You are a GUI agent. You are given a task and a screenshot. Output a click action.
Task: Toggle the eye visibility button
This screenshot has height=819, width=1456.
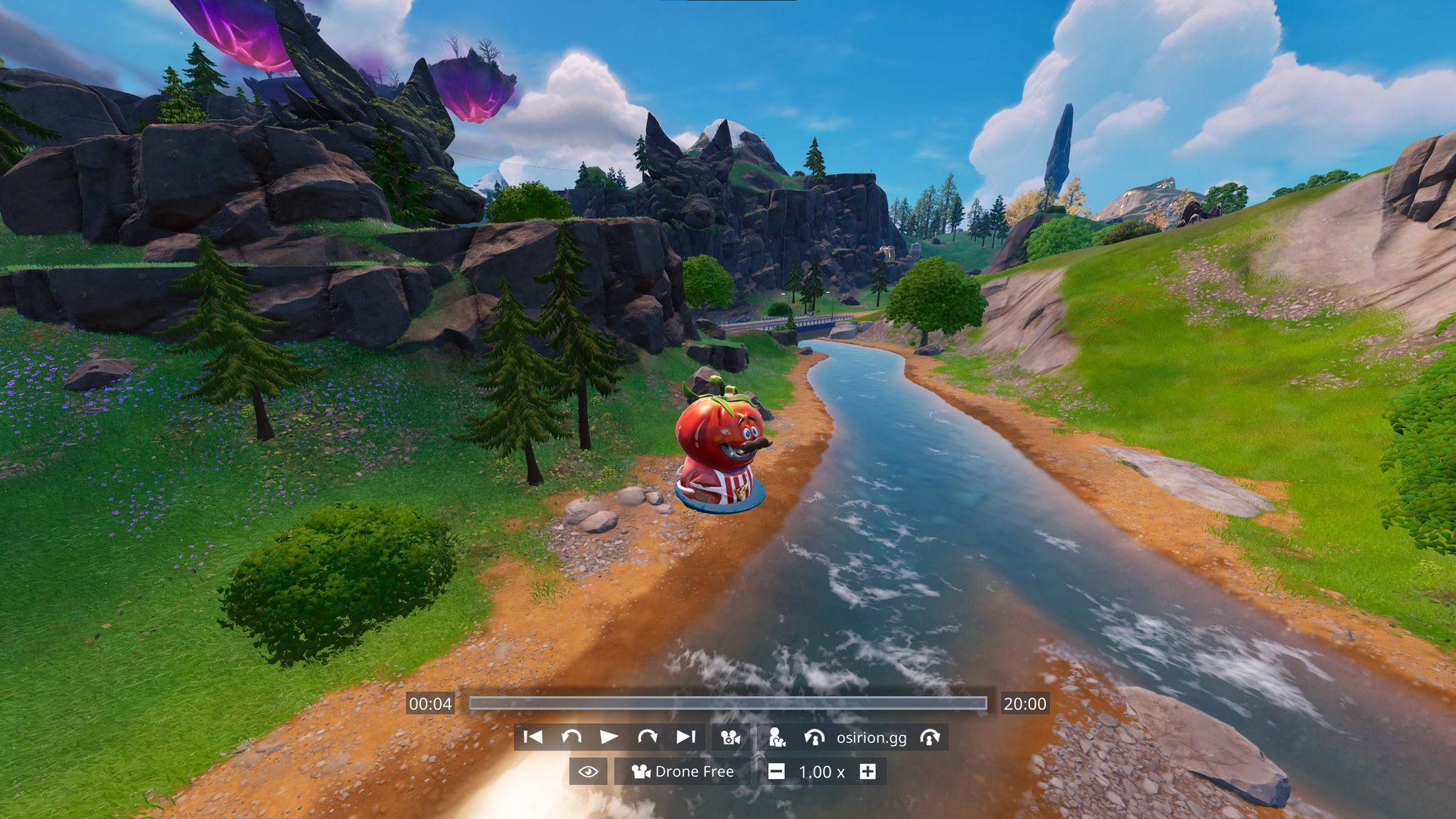click(588, 771)
